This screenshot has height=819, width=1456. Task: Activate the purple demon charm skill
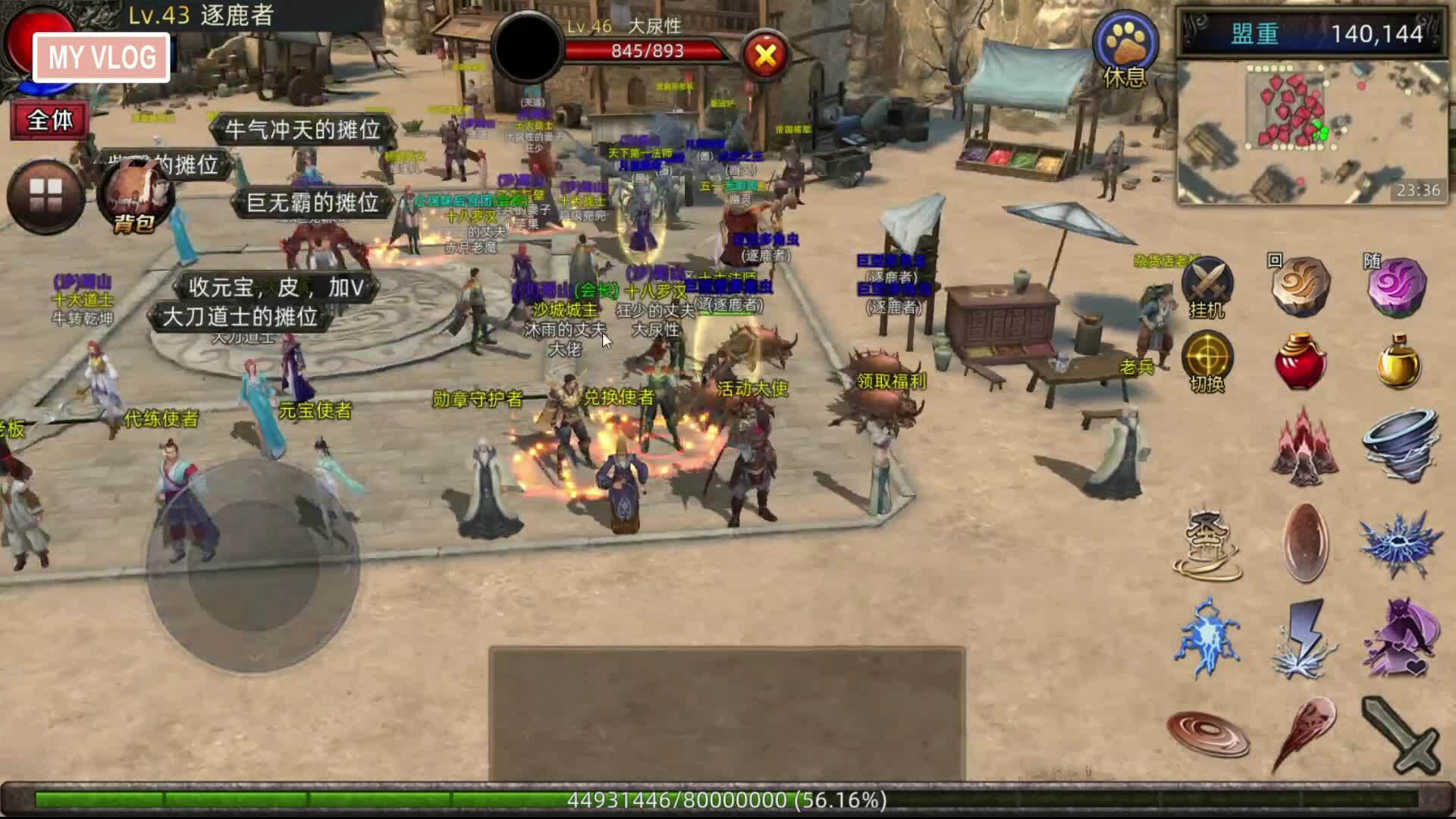pos(1400,639)
